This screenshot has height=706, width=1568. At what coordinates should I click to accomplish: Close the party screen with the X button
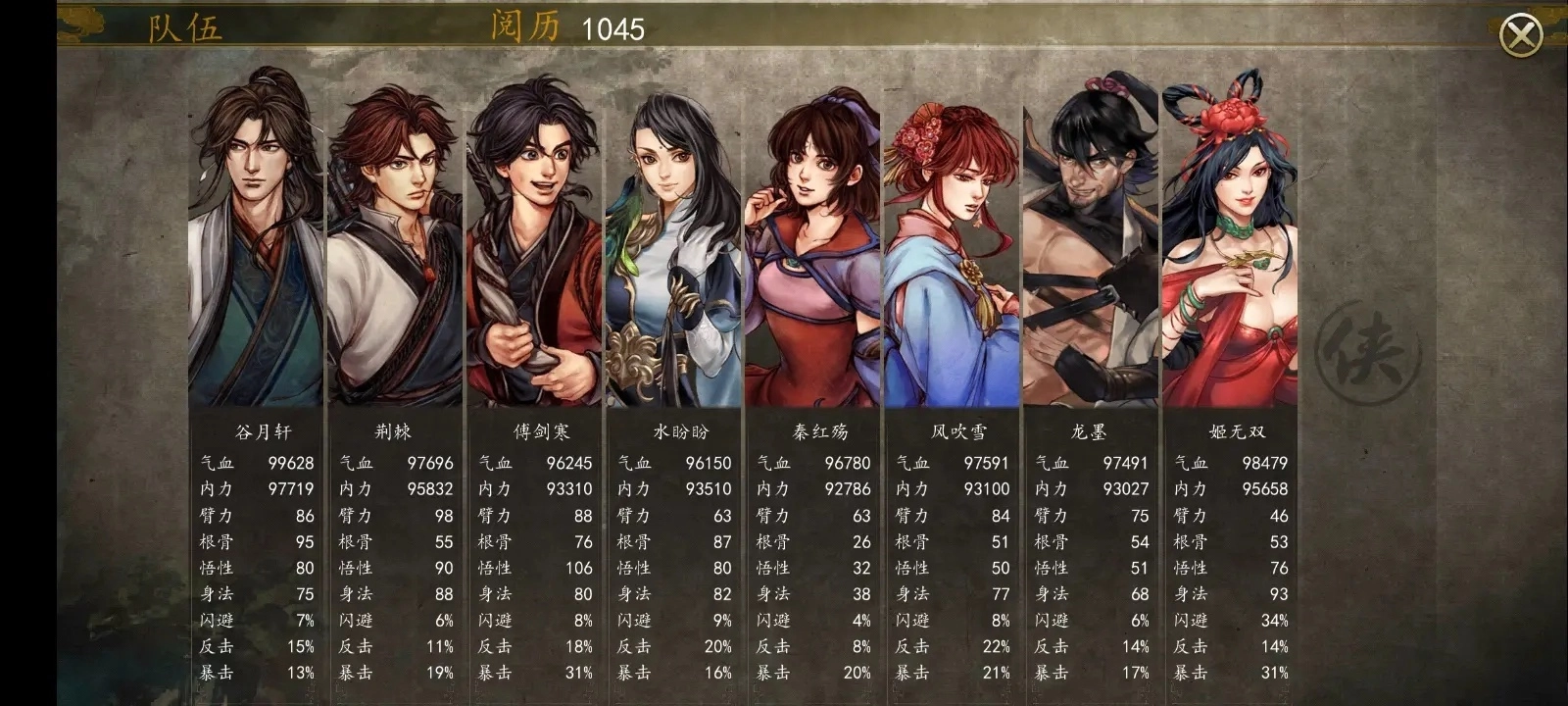click(1522, 35)
